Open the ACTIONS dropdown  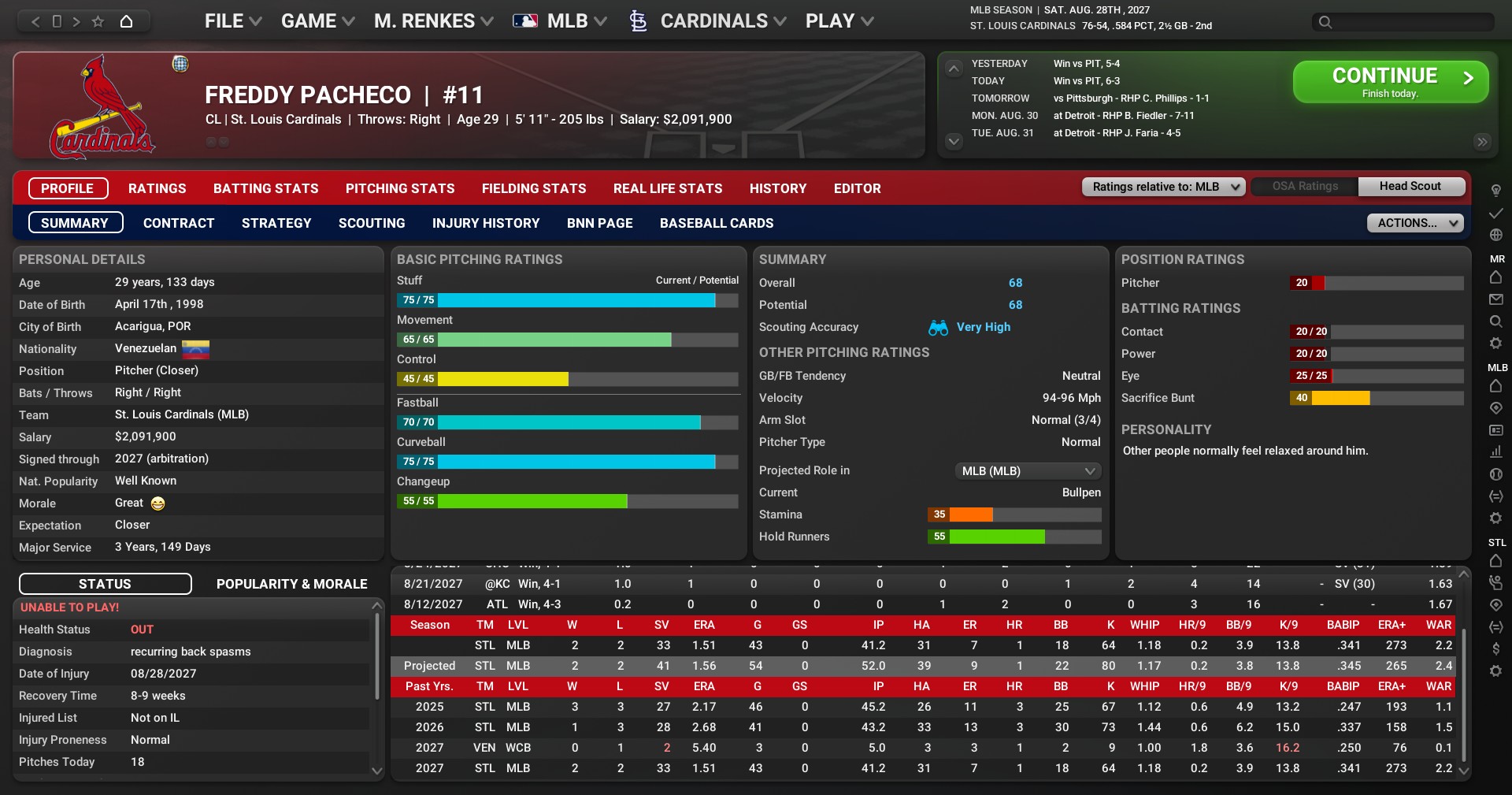(1415, 224)
